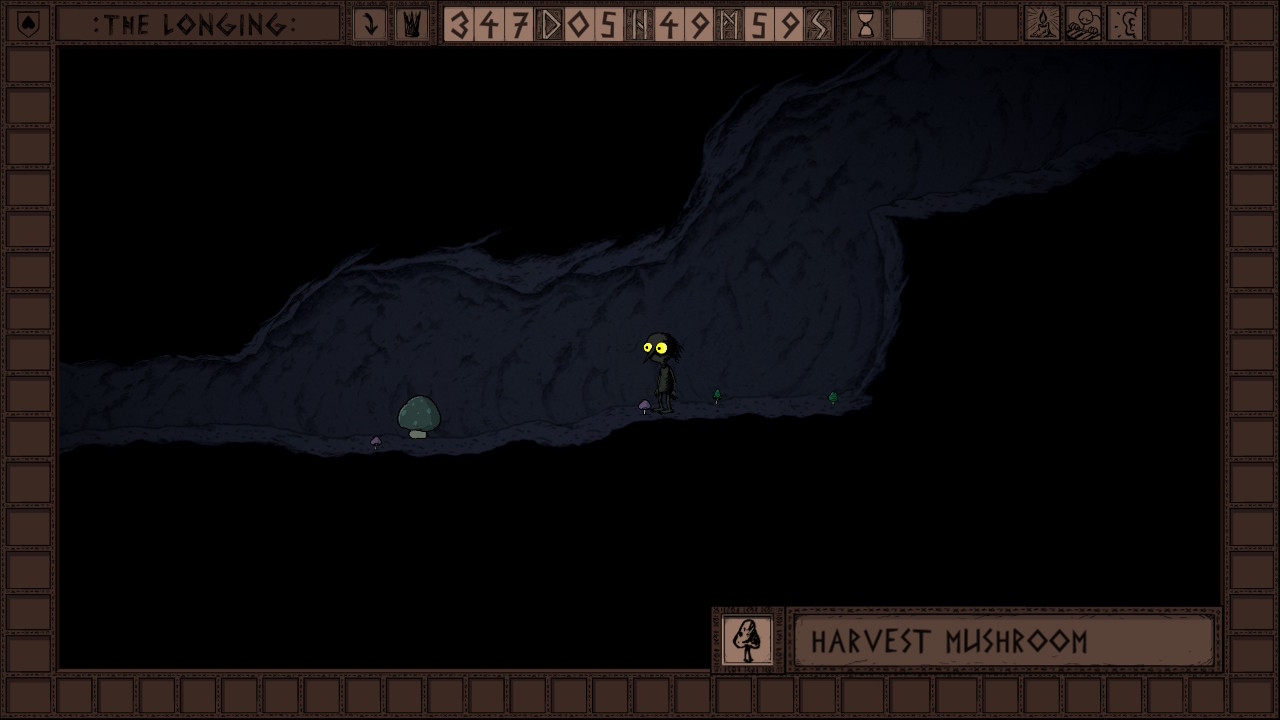Select the figure playing instrument icon
This screenshot has width=1280, height=720.
tap(1084, 24)
